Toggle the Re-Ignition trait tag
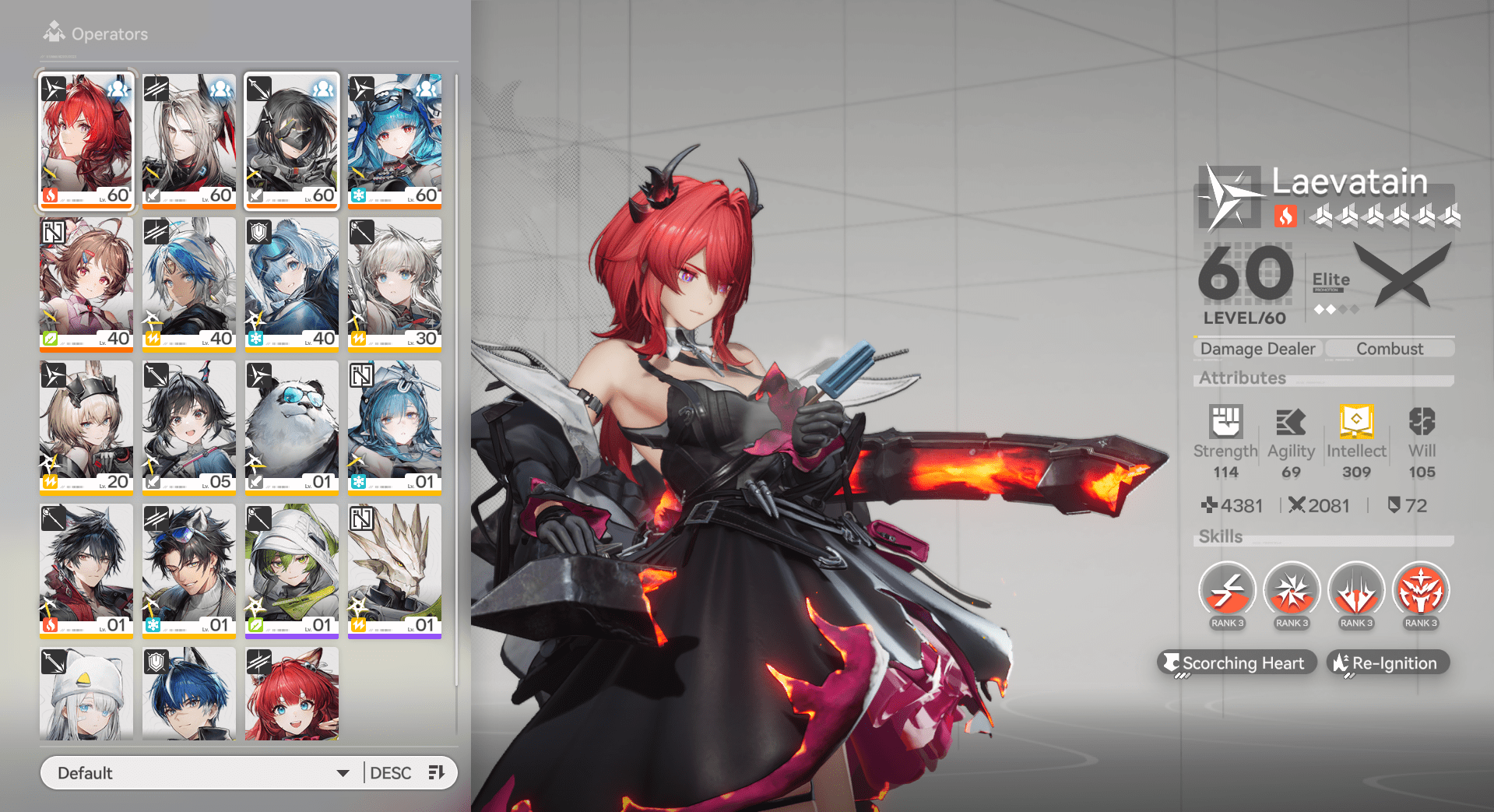The image size is (1494, 812). [x=1387, y=663]
